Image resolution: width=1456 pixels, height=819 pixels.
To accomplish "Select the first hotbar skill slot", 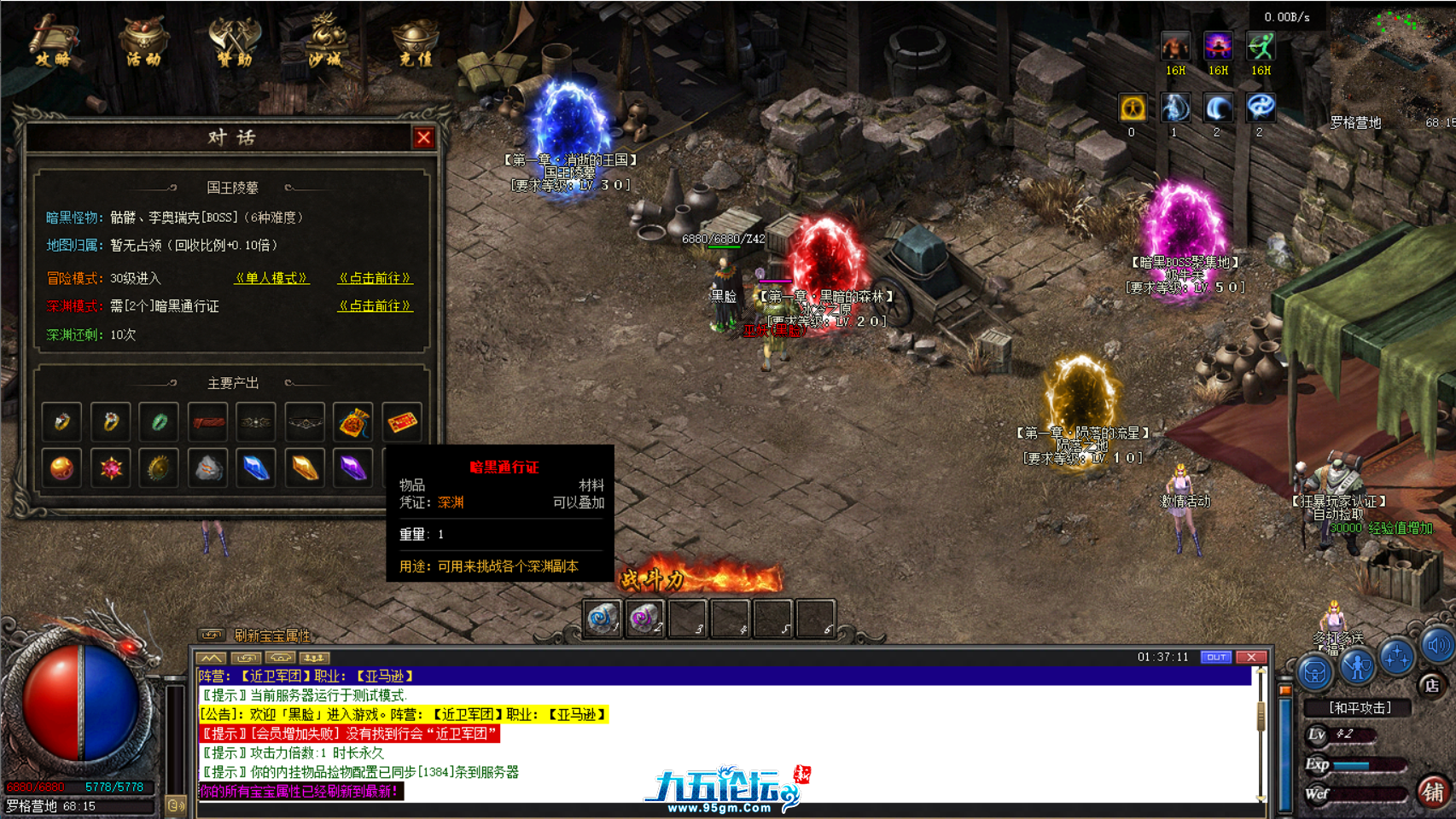I will tap(603, 619).
